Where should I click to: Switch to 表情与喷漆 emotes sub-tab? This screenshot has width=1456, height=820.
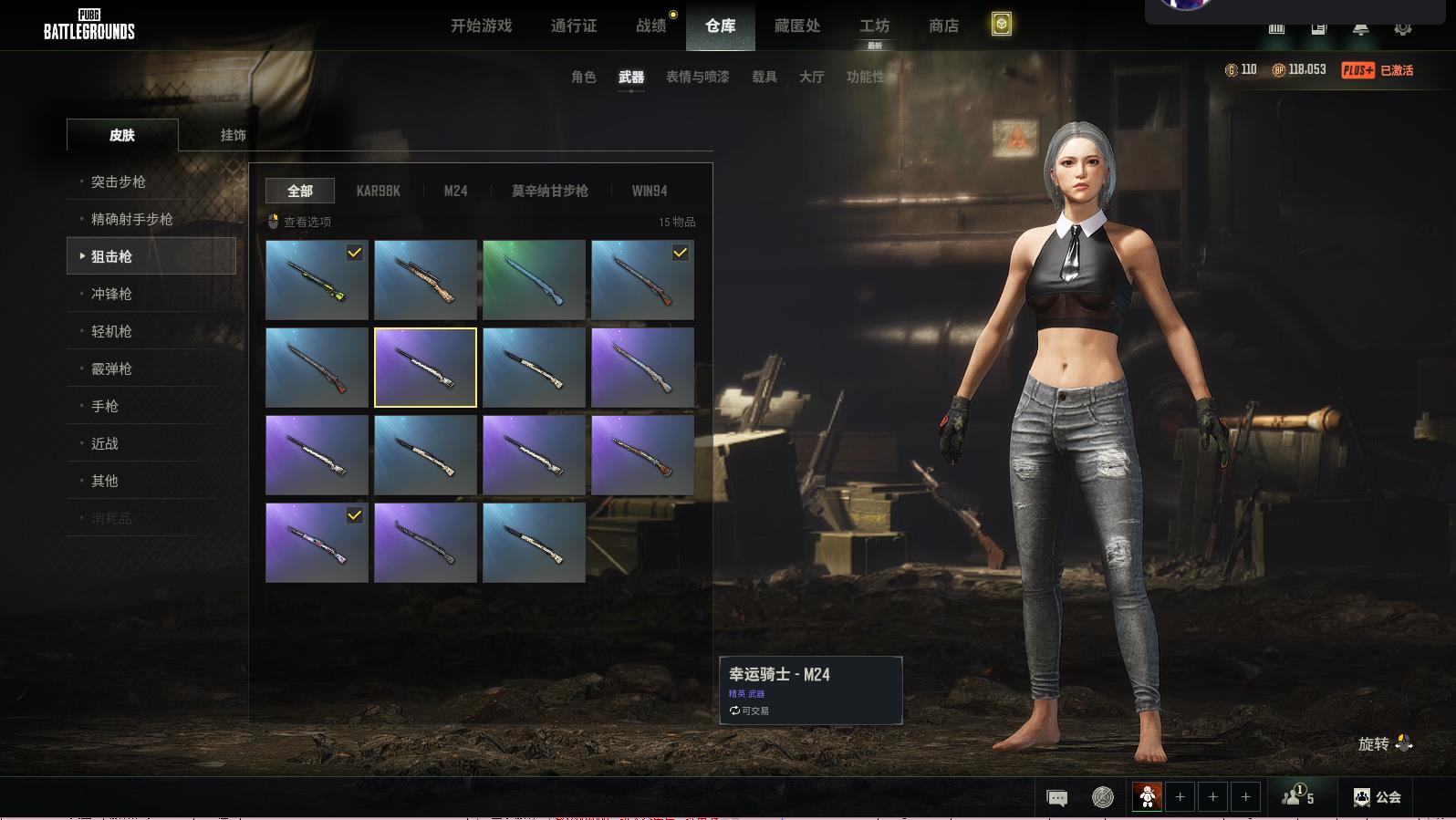pos(697,77)
